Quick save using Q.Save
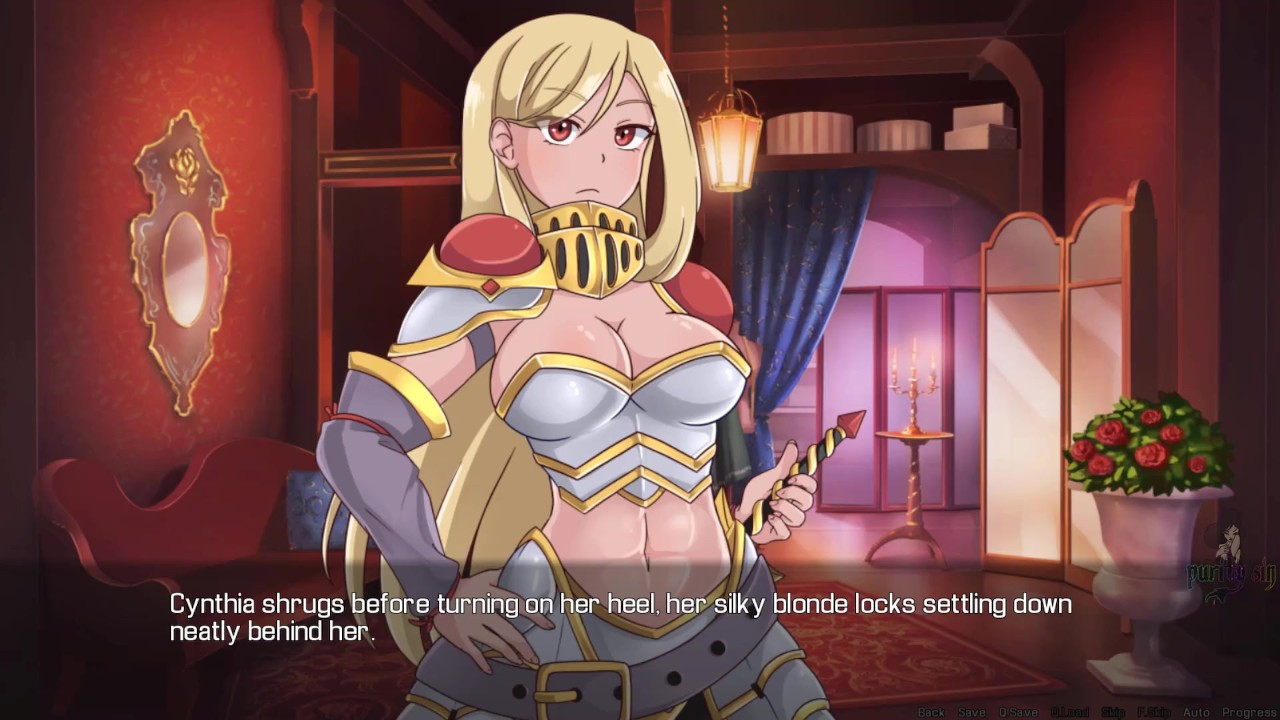The image size is (1280, 720). click(x=1017, y=712)
